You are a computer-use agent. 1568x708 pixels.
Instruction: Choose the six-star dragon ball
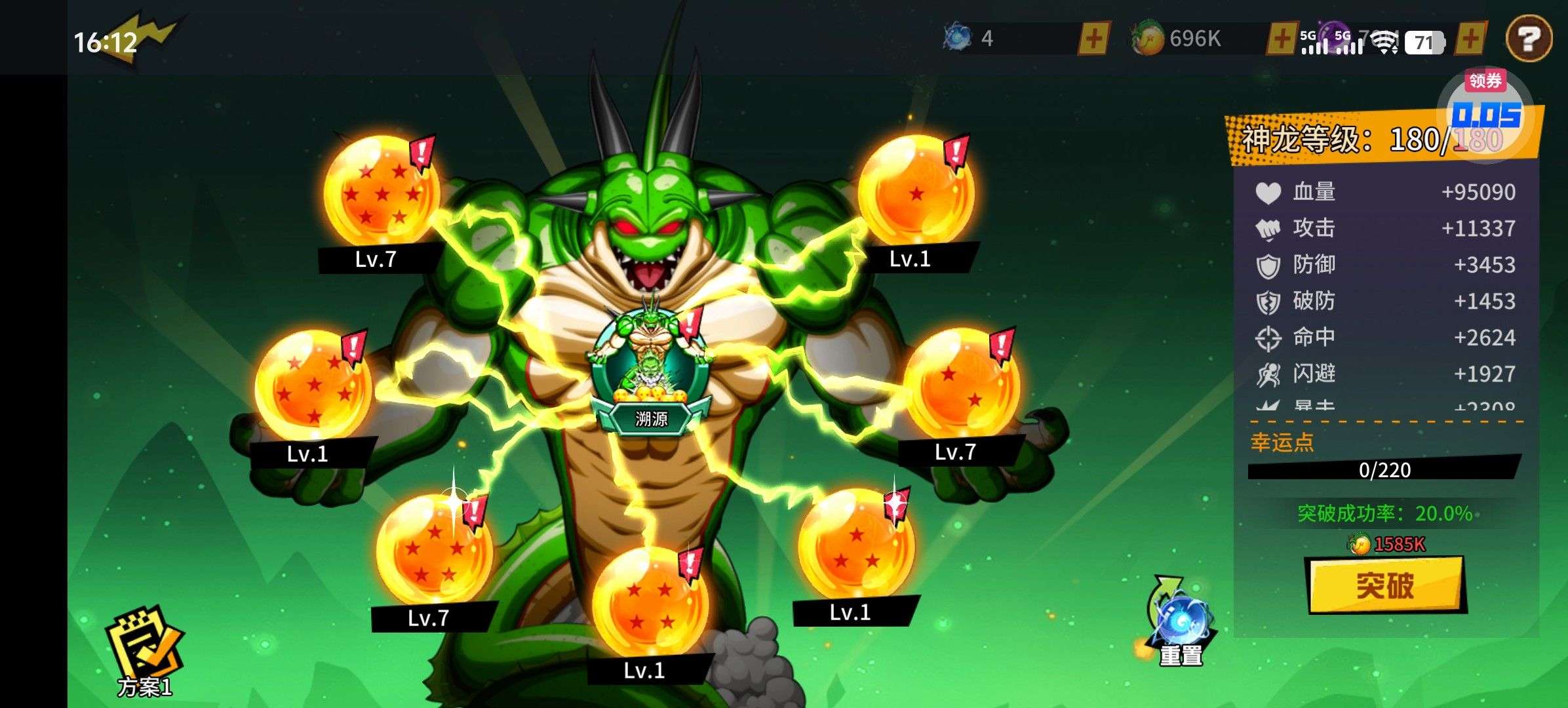[313, 385]
